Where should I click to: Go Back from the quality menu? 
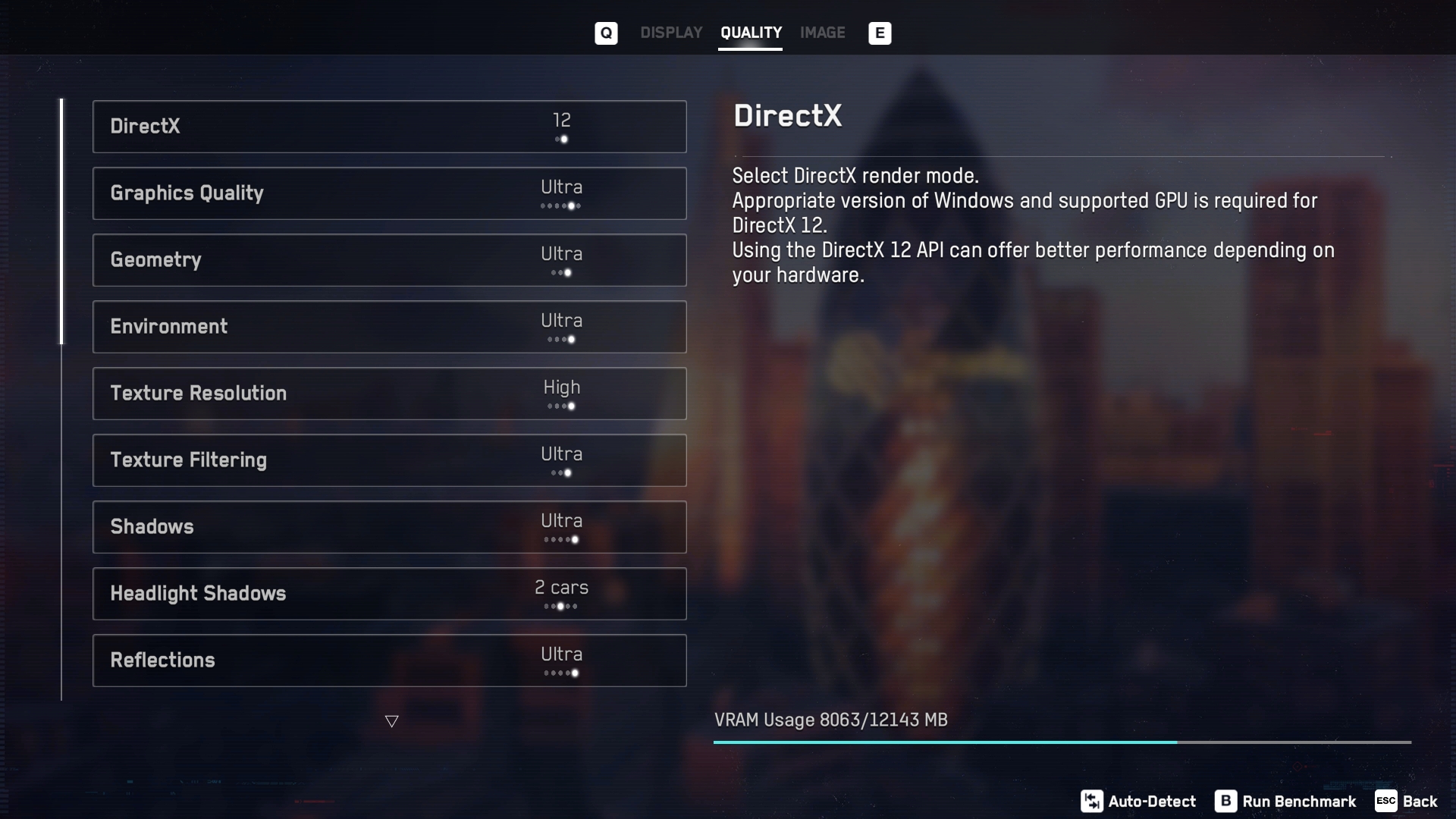coord(1407,802)
